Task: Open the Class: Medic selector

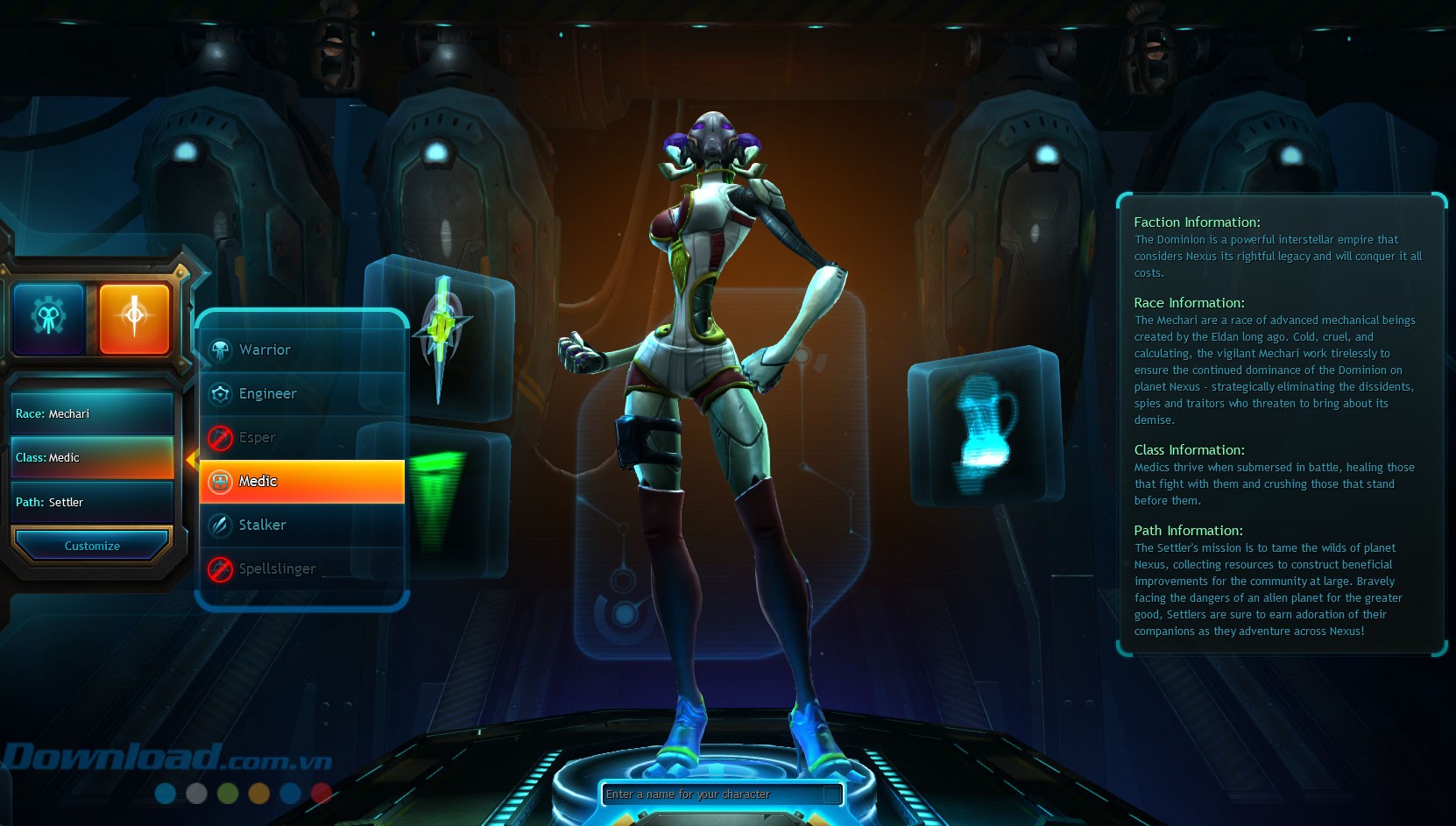Action: [x=92, y=458]
